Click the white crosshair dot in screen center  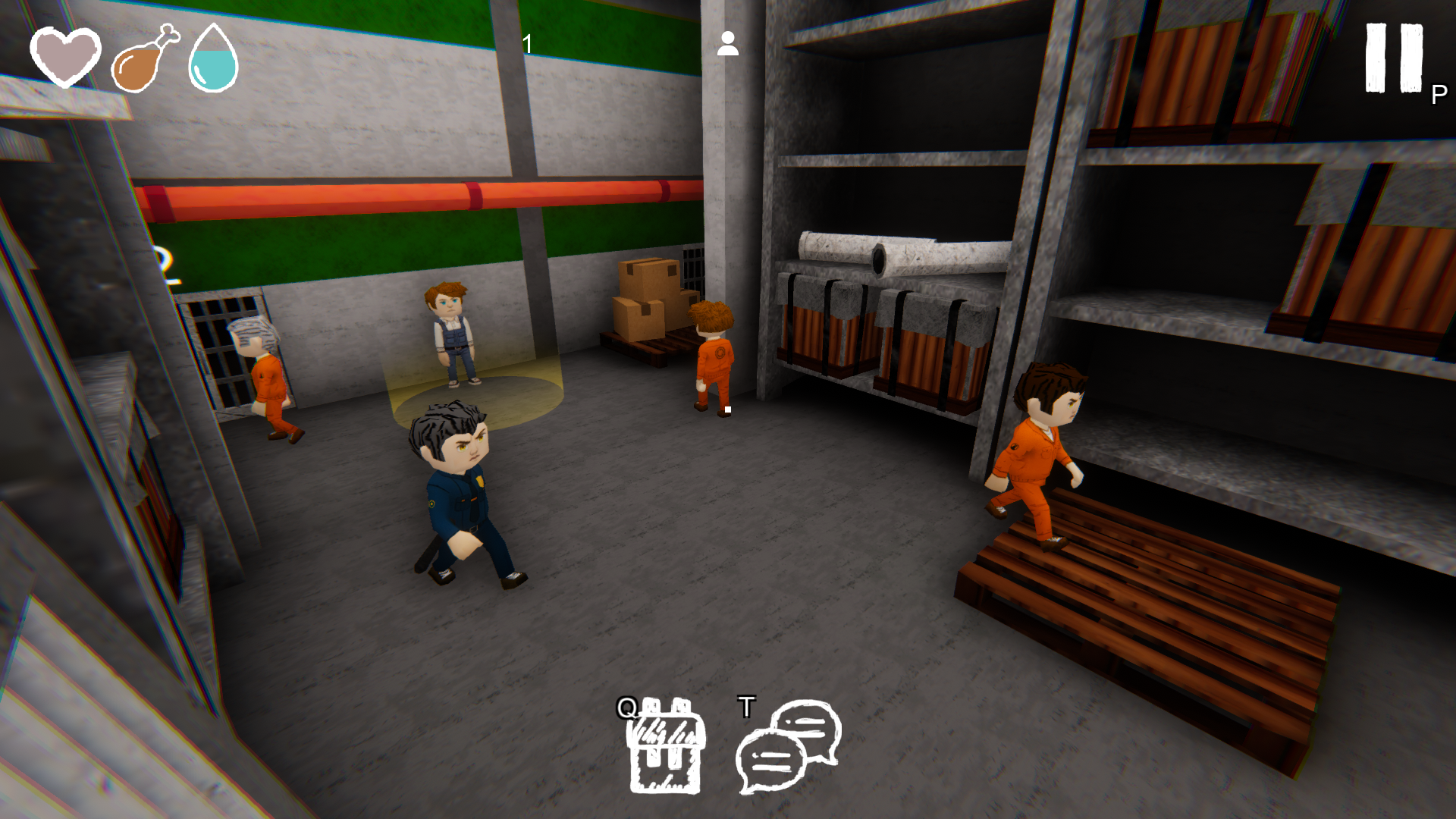[x=728, y=409]
